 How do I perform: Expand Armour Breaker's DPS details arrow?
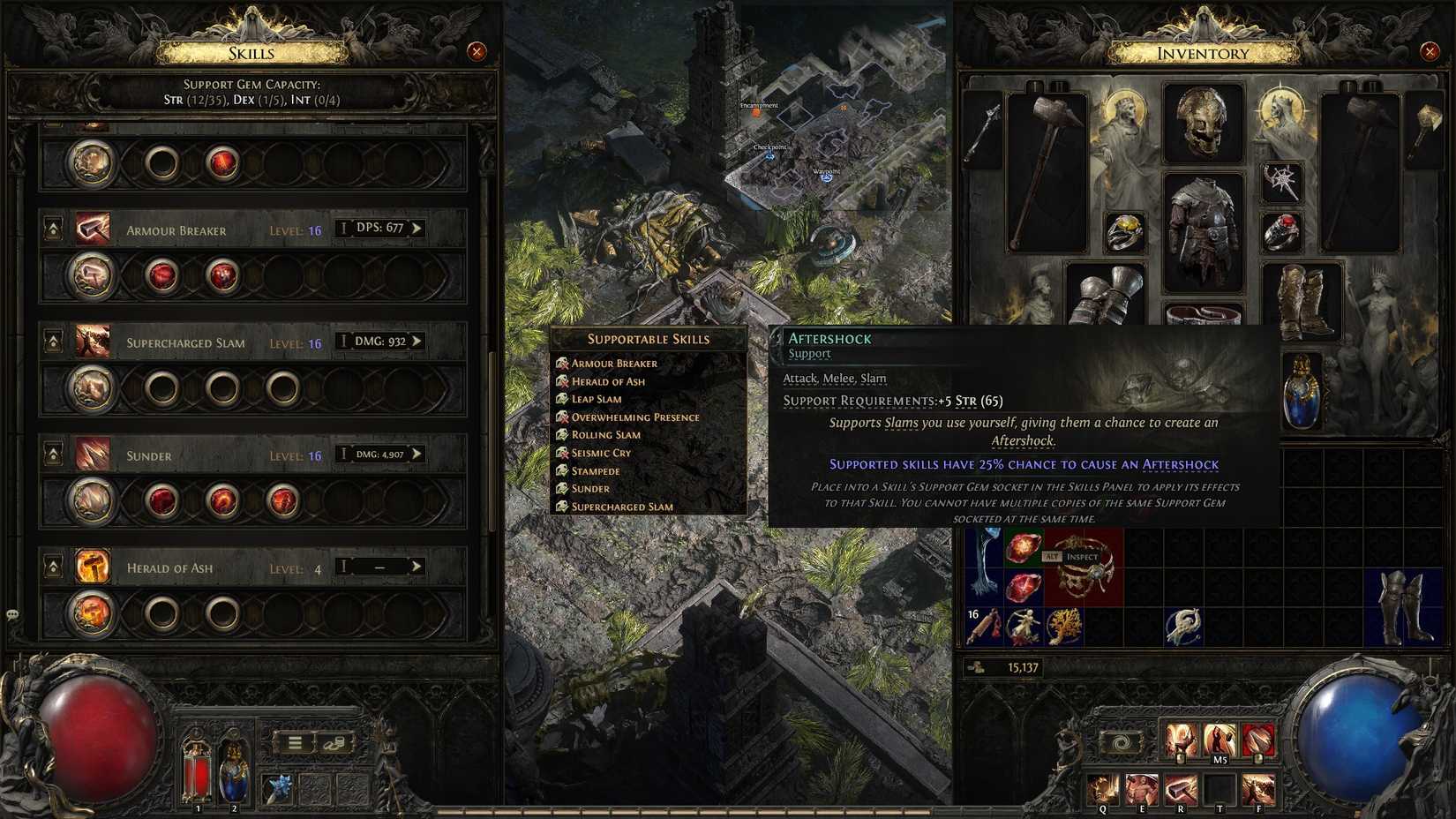pyautogui.click(x=415, y=227)
